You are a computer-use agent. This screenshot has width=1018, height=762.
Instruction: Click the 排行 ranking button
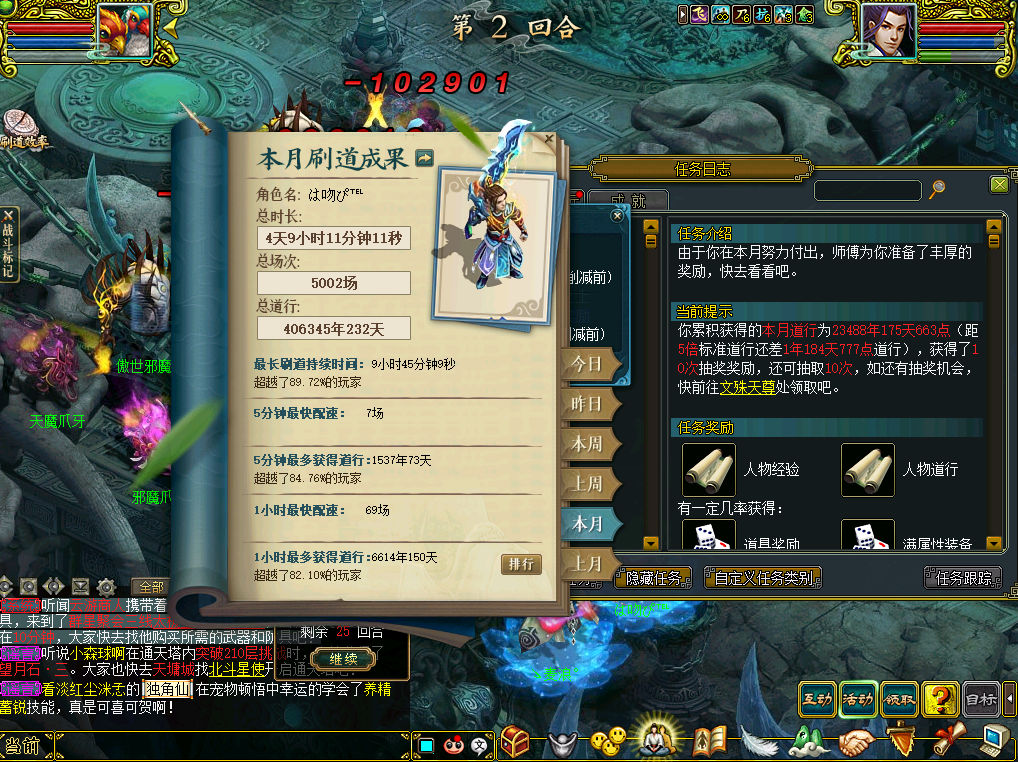(521, 564)
